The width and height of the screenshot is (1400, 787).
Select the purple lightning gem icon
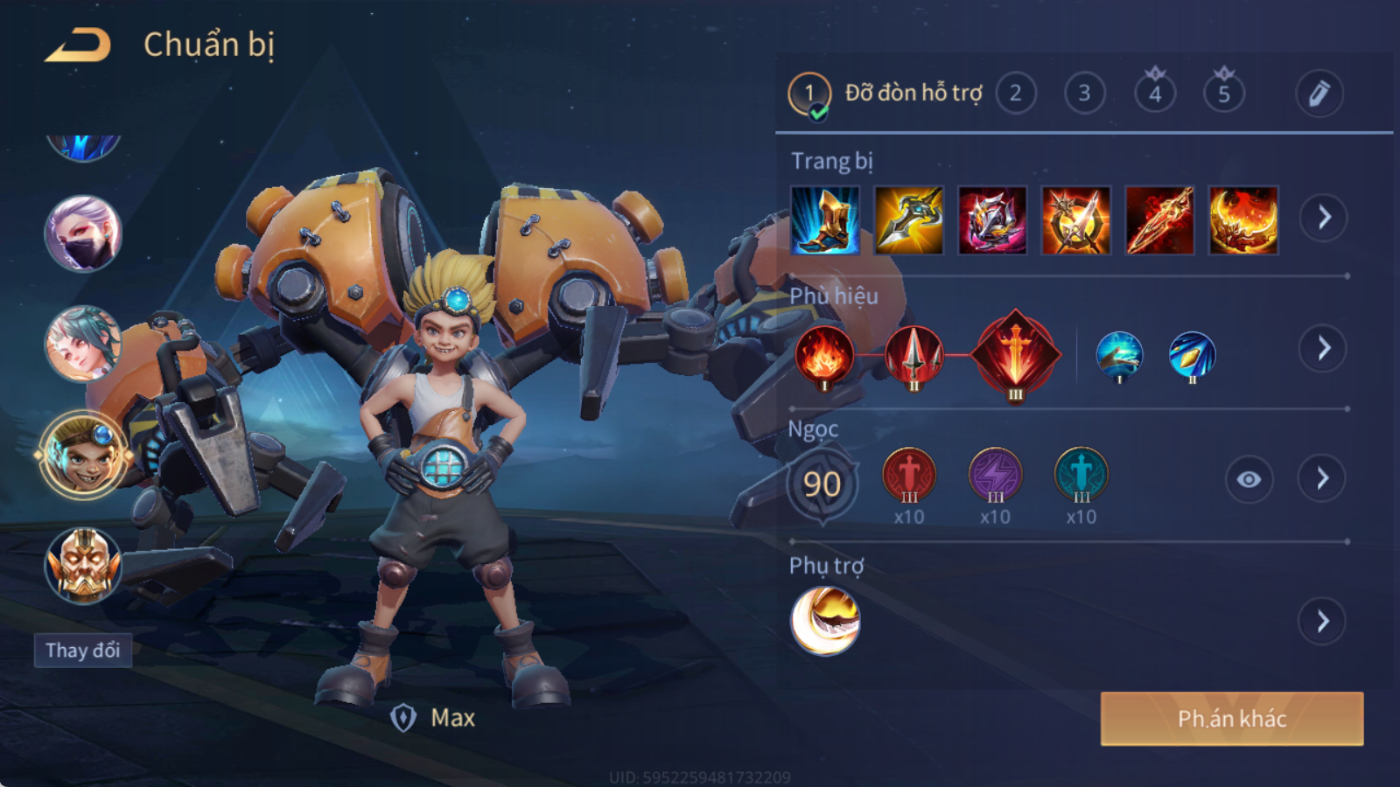(x=995, y=475)
